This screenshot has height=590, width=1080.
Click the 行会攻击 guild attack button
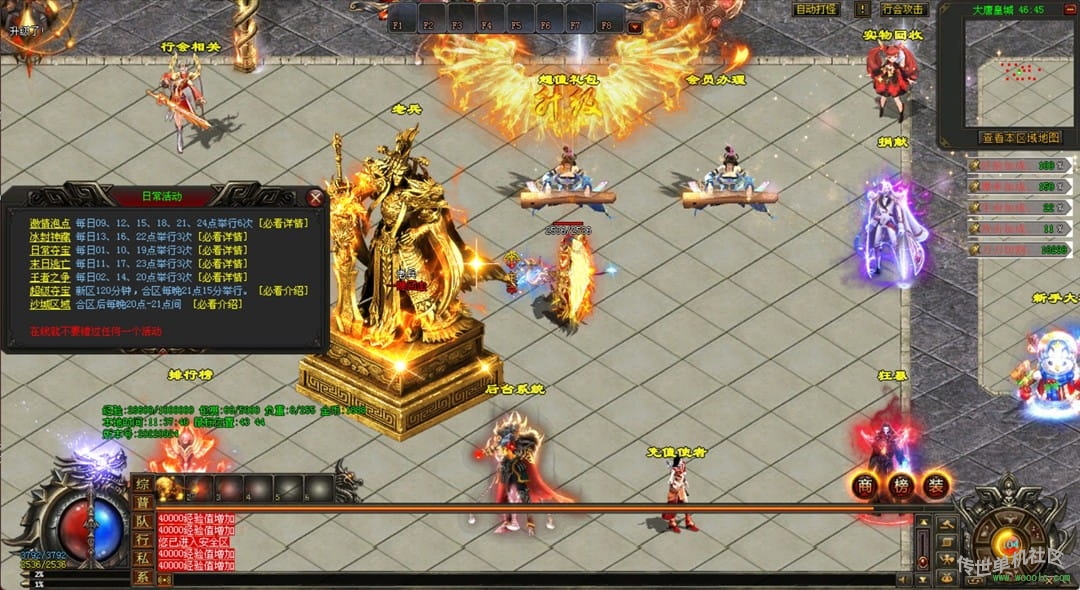coord(904,9)
